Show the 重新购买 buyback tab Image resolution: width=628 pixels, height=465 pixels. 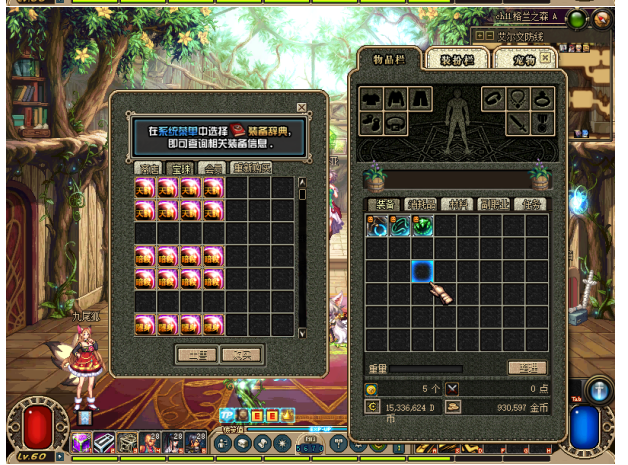pyautogui.click(x=250, y=168)
